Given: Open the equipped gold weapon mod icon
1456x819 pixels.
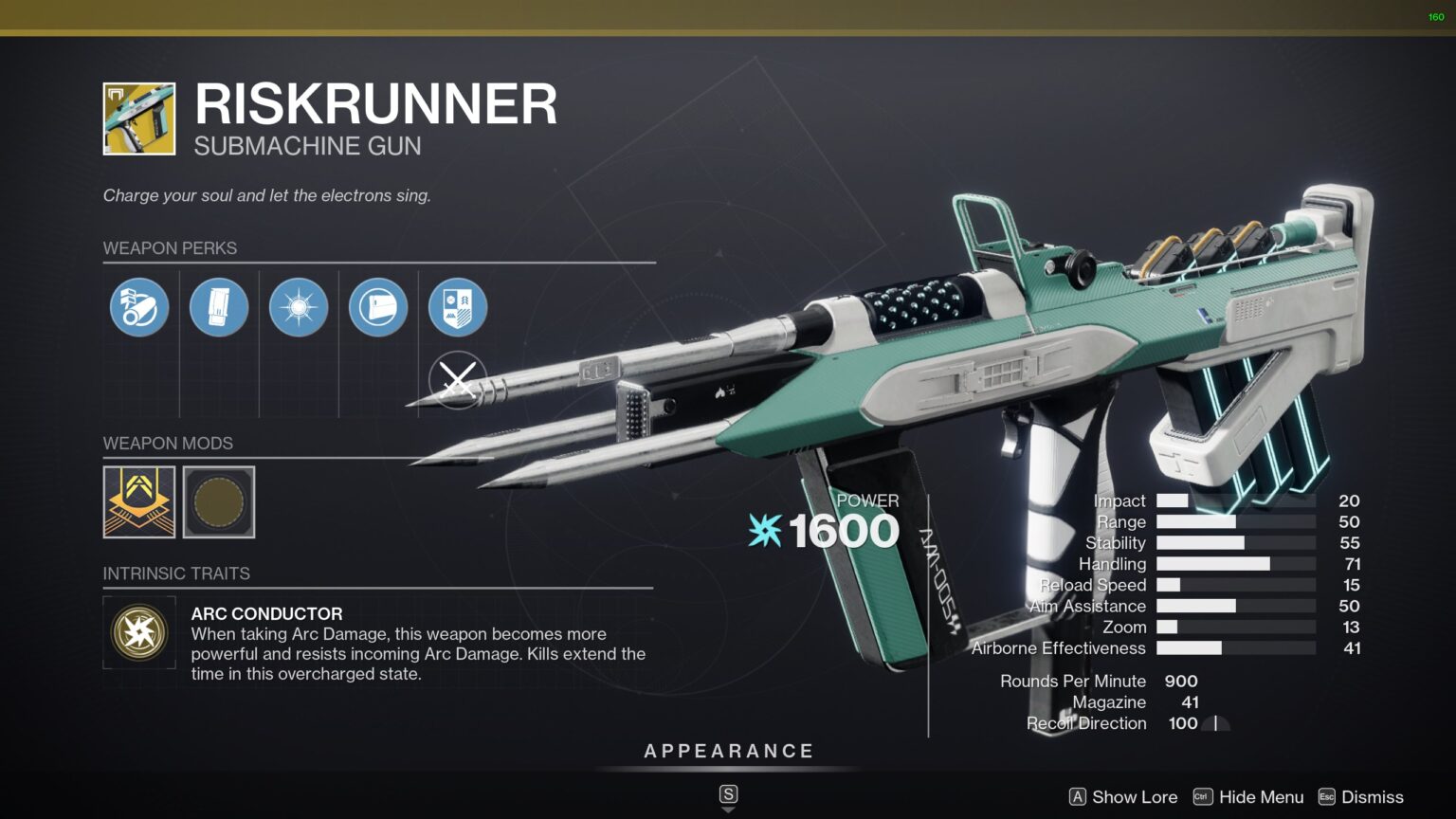Looking at the screenshot, I should tap(139, 502).
